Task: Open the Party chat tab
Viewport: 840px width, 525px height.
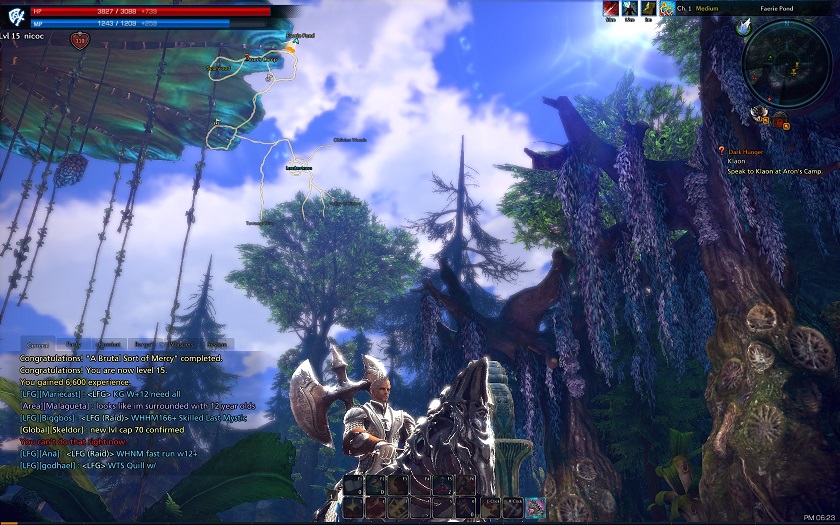Action: coord(74,344)
